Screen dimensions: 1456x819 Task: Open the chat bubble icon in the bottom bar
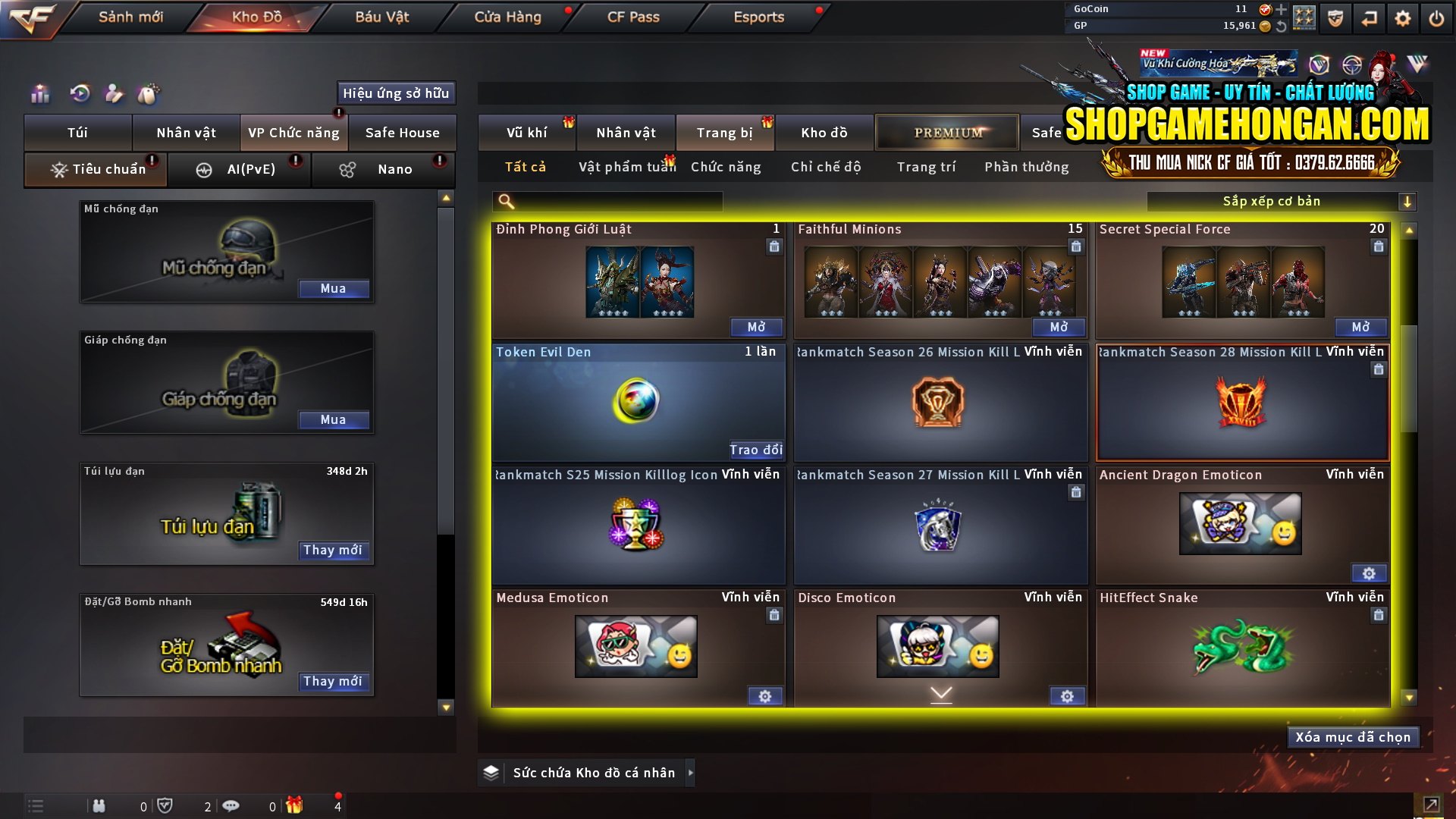click(231, 806)
